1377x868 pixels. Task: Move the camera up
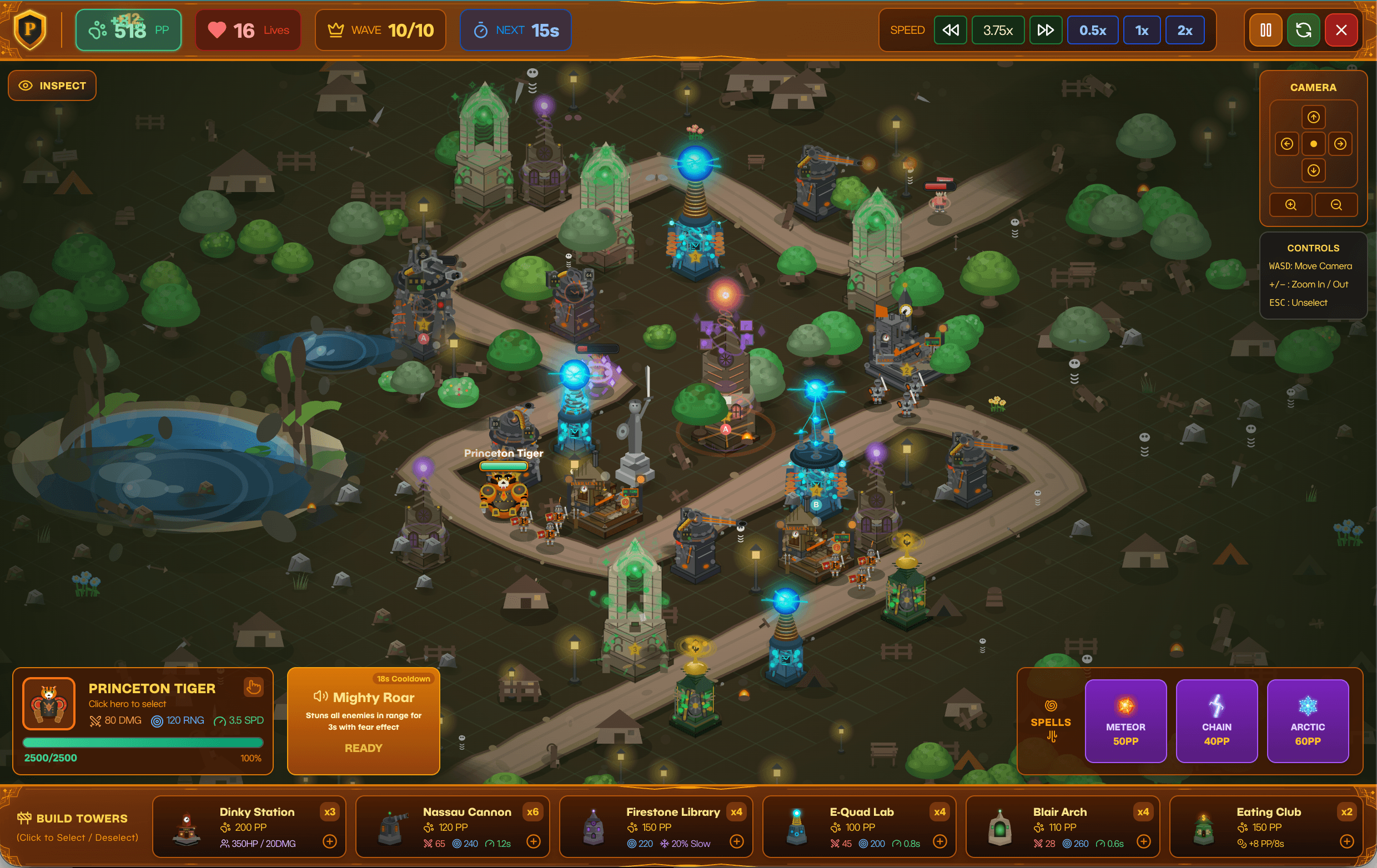pyautogui.click(x=1313, y=117)
